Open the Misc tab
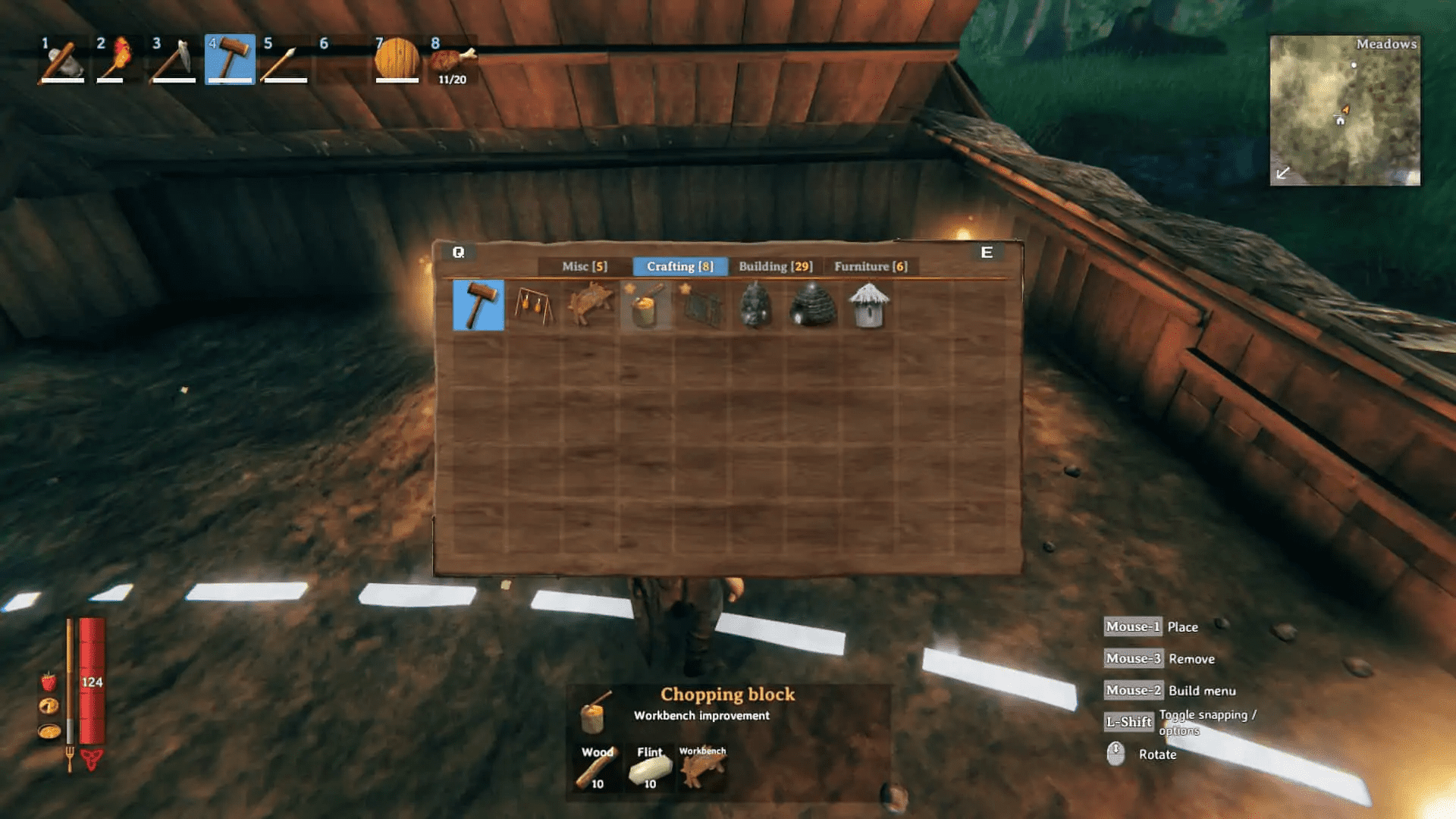 coord(584,266)
